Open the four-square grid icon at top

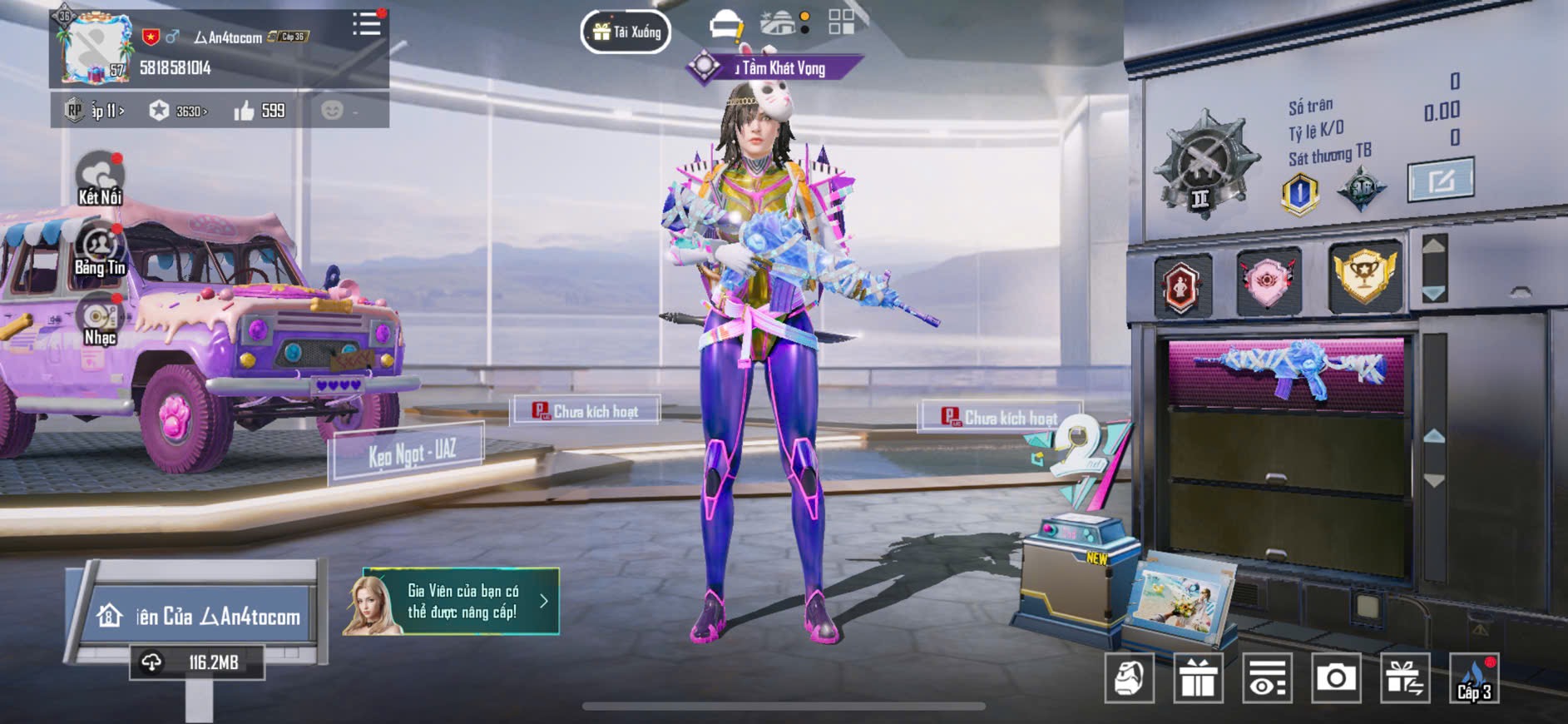841,22
